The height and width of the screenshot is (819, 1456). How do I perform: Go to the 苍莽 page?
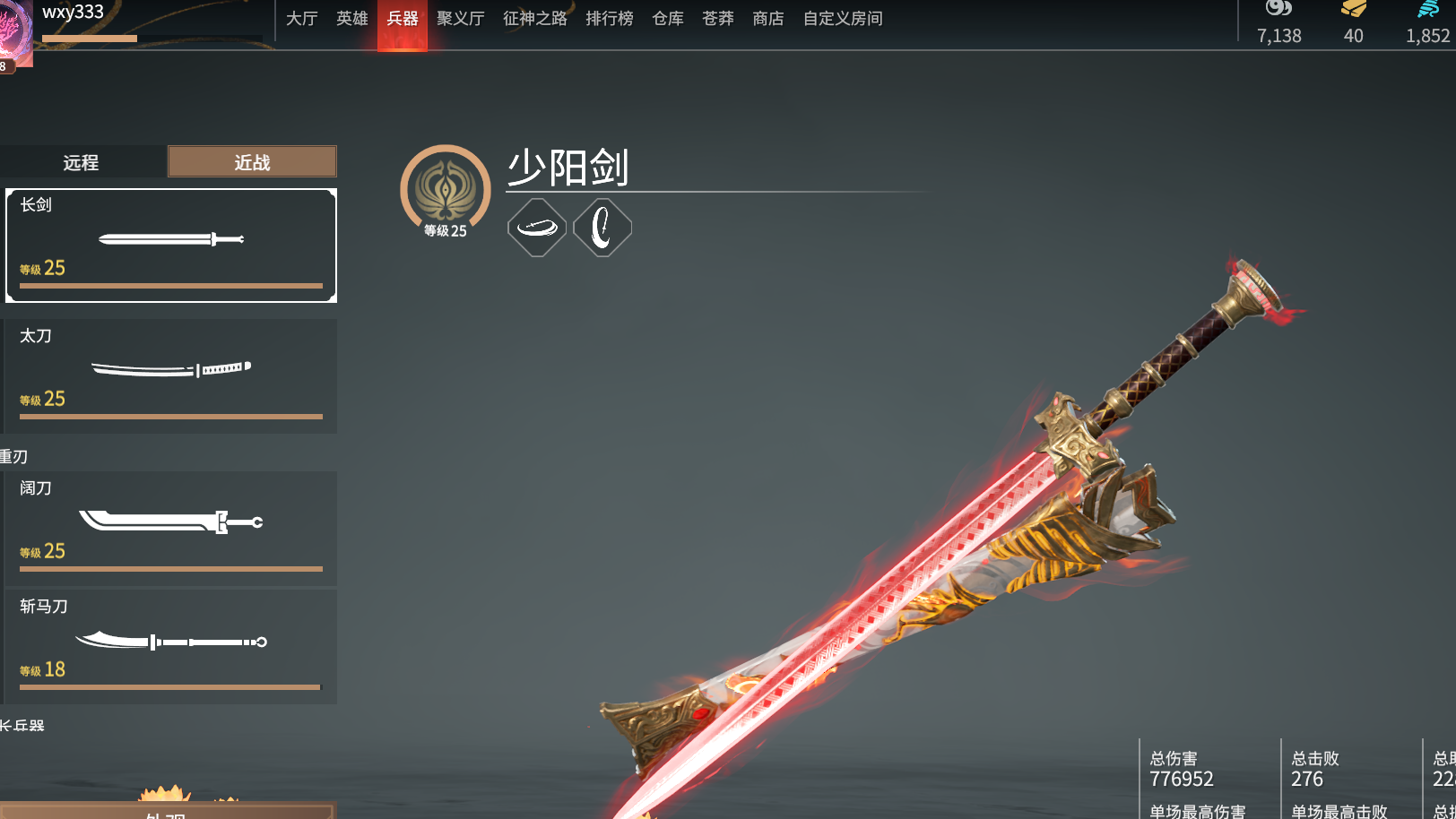(x=718, y=19)
